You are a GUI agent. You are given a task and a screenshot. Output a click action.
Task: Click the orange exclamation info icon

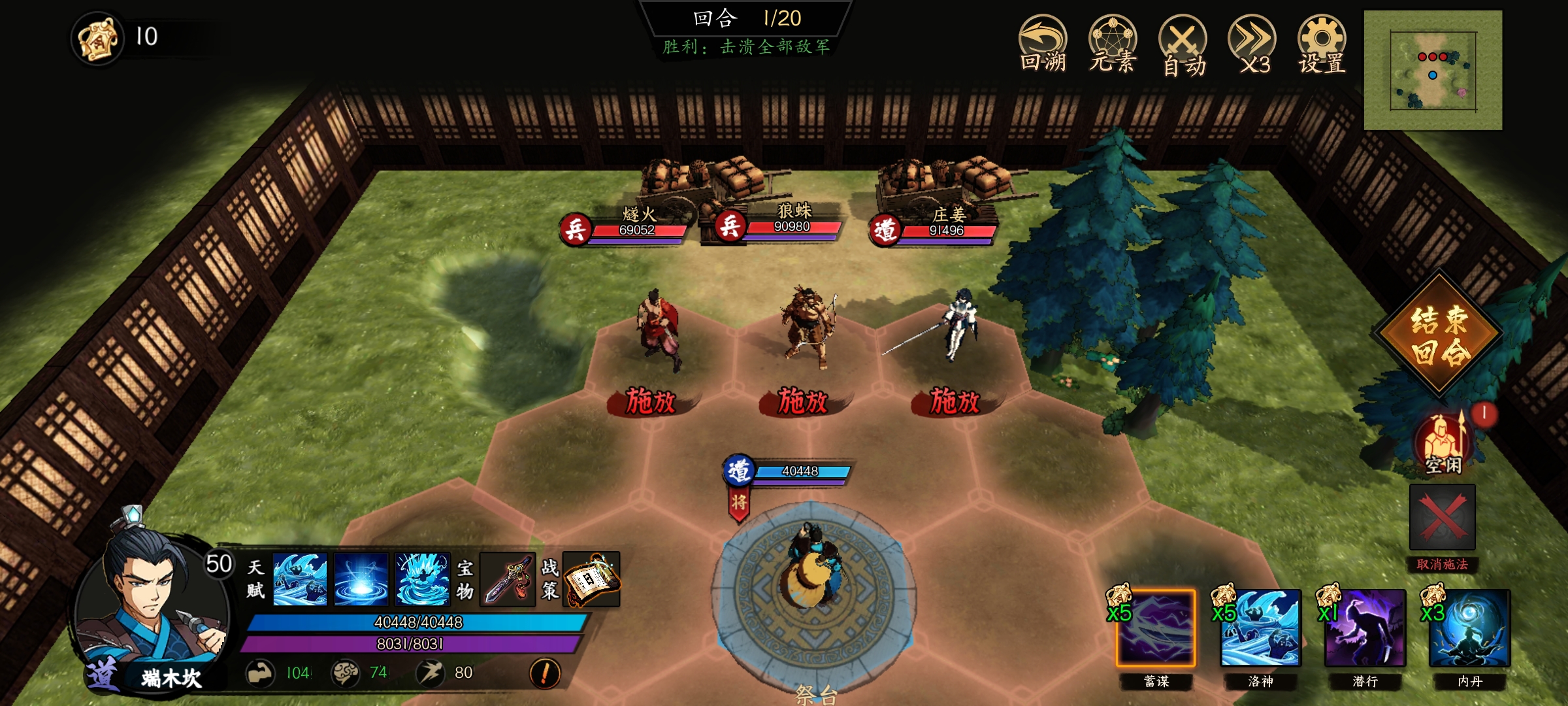(x=545, y=673)
